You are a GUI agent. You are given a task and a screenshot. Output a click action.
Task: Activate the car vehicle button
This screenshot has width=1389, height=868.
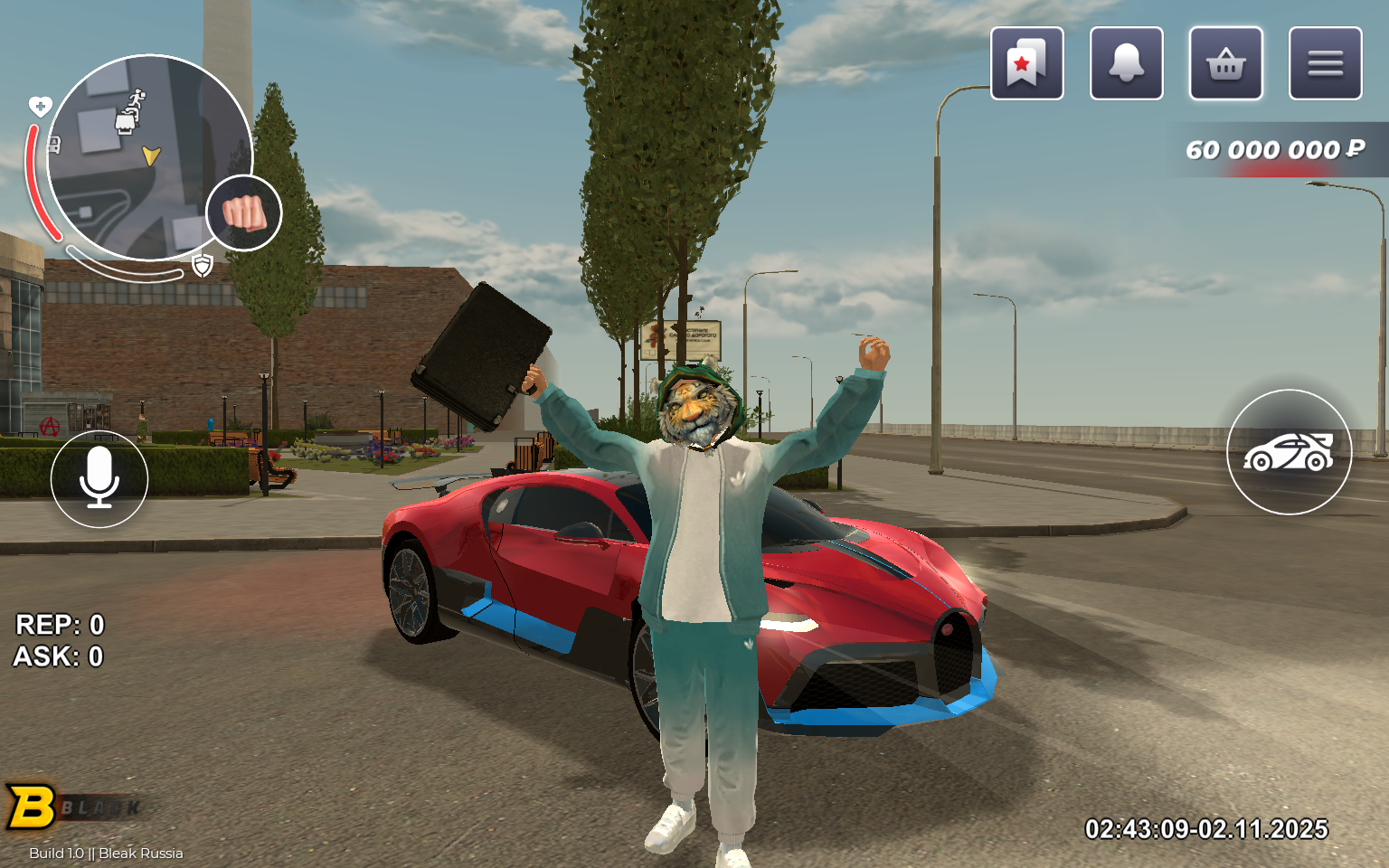click(x=1289, y=452)
